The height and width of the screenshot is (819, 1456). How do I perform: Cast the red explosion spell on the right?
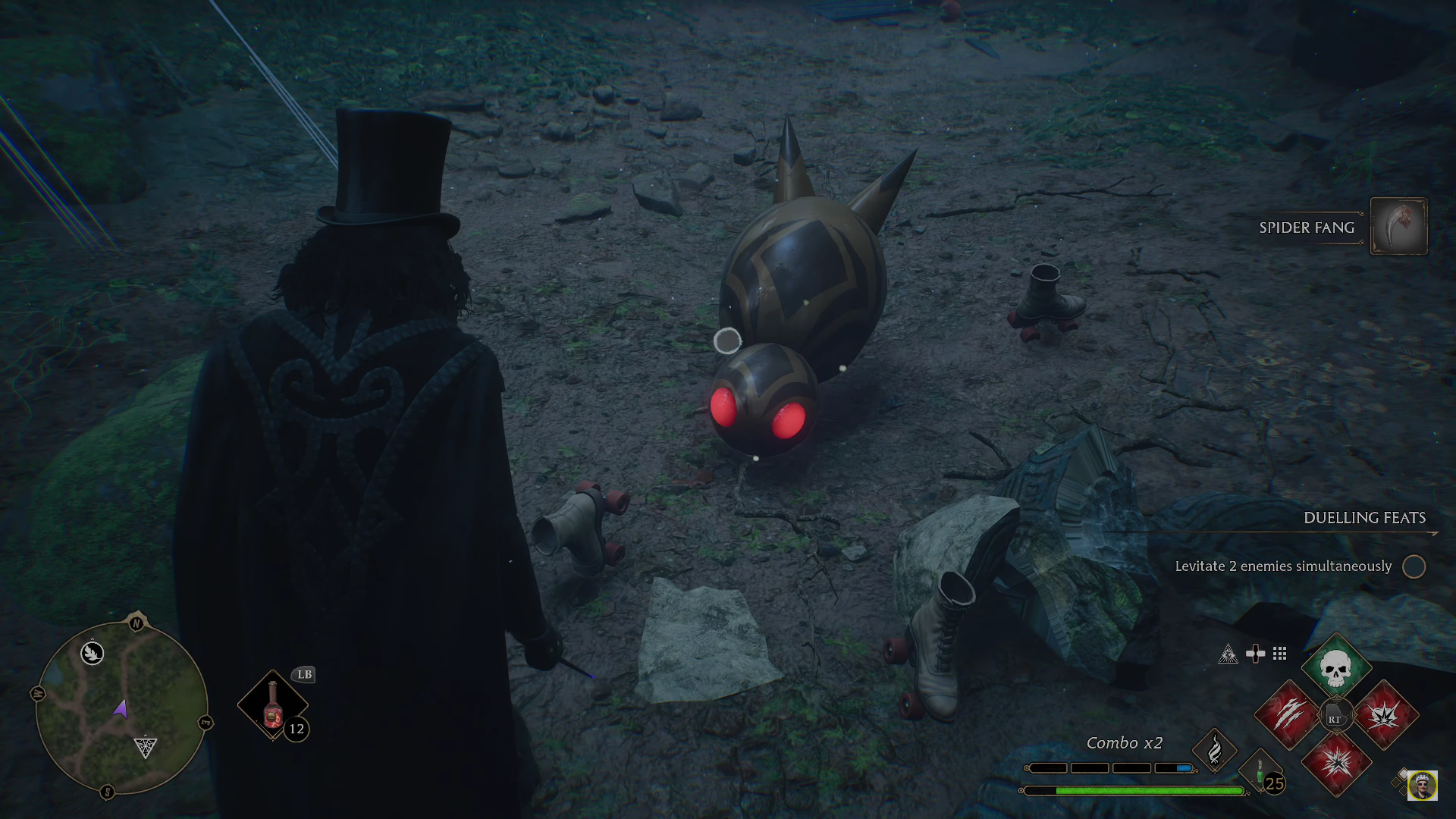[1385, 715]
